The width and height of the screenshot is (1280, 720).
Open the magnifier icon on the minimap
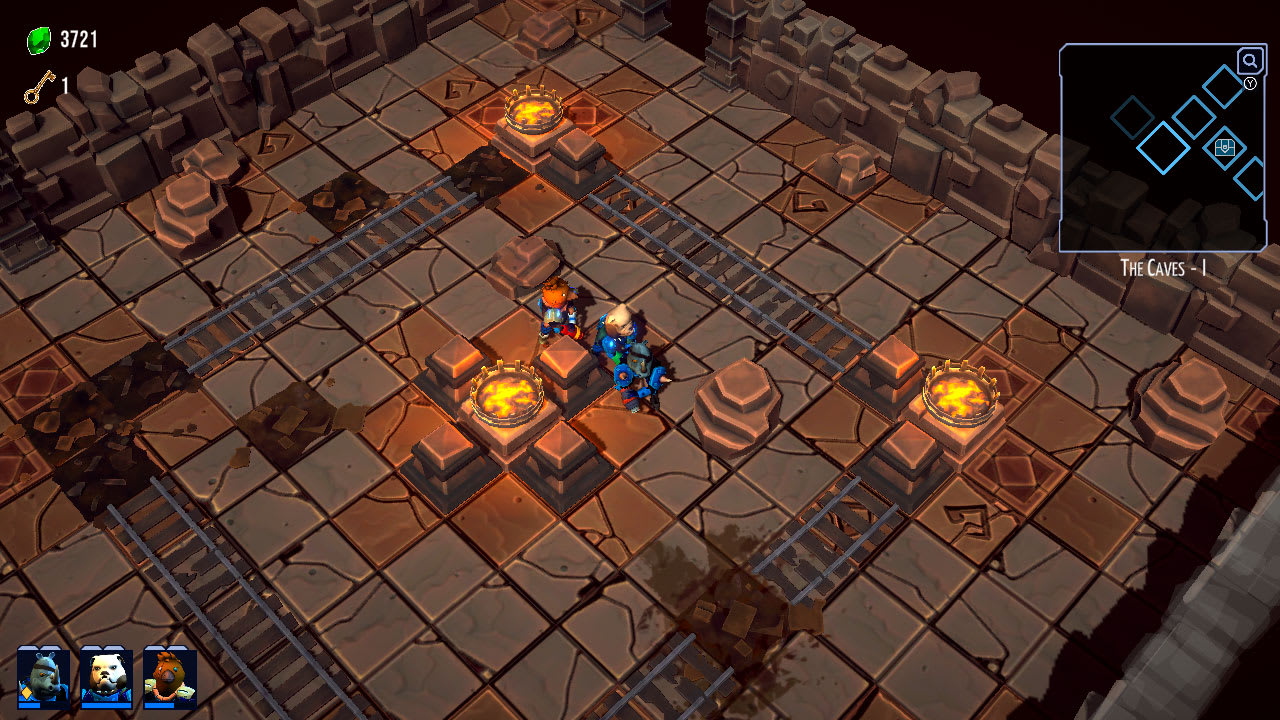(x=1249, y=60)
